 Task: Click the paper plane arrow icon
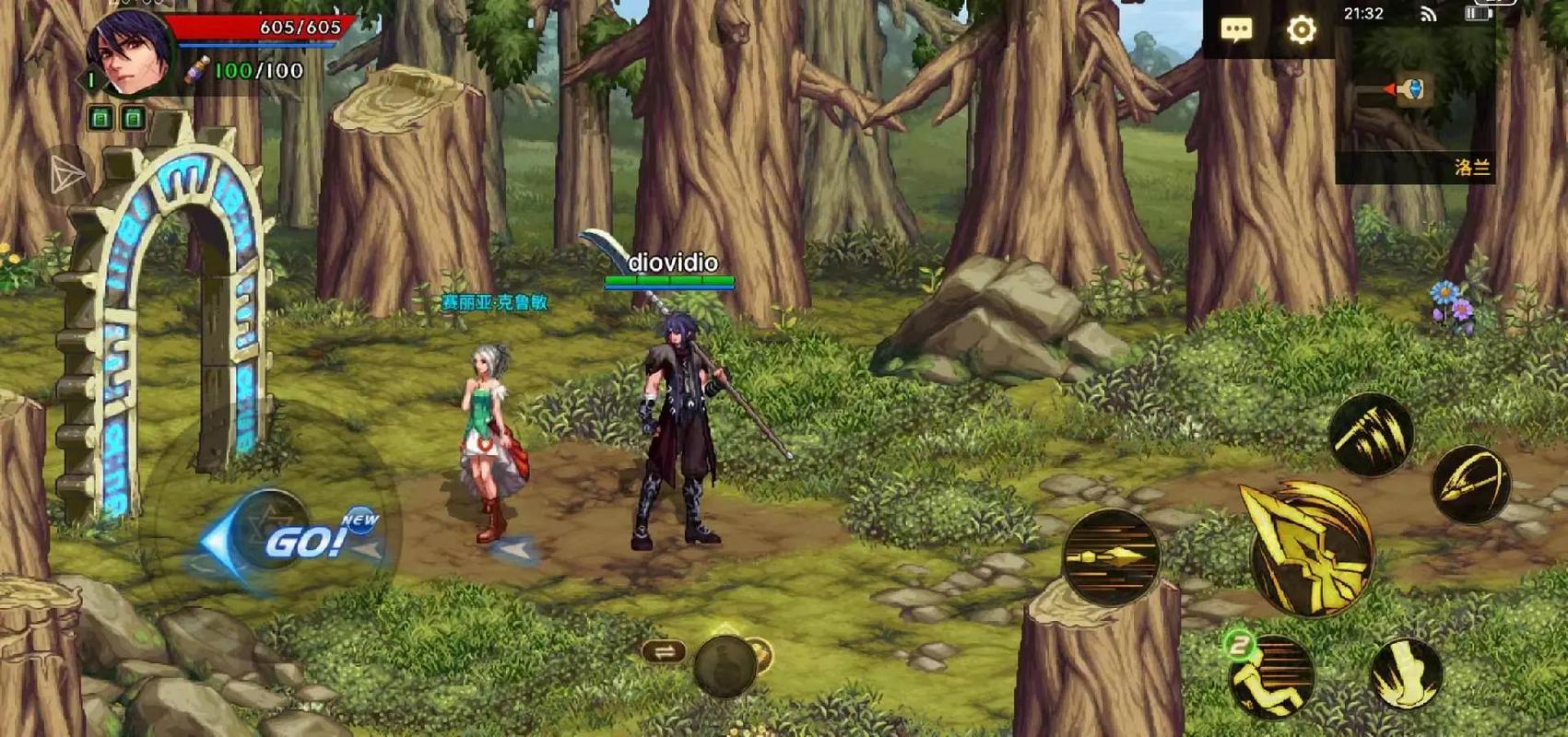(66, 174)
